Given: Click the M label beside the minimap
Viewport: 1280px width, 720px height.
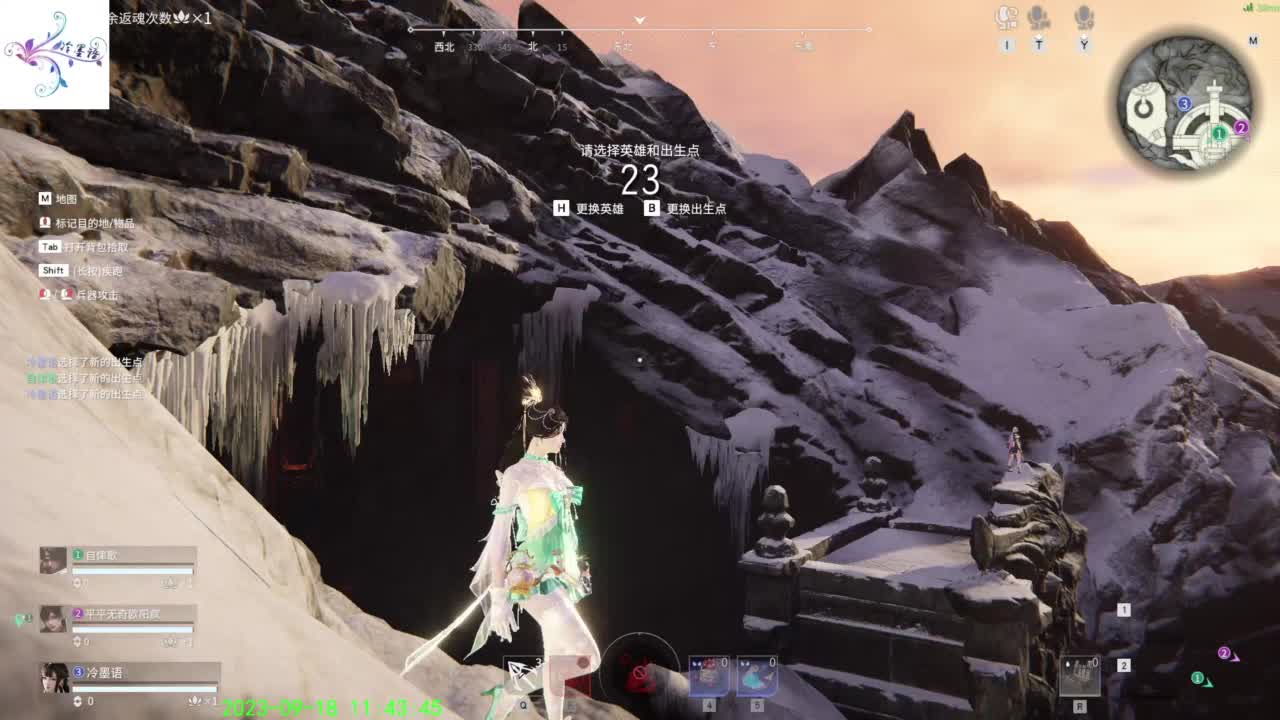Looking at the screenshot, I should point(1254,41).
